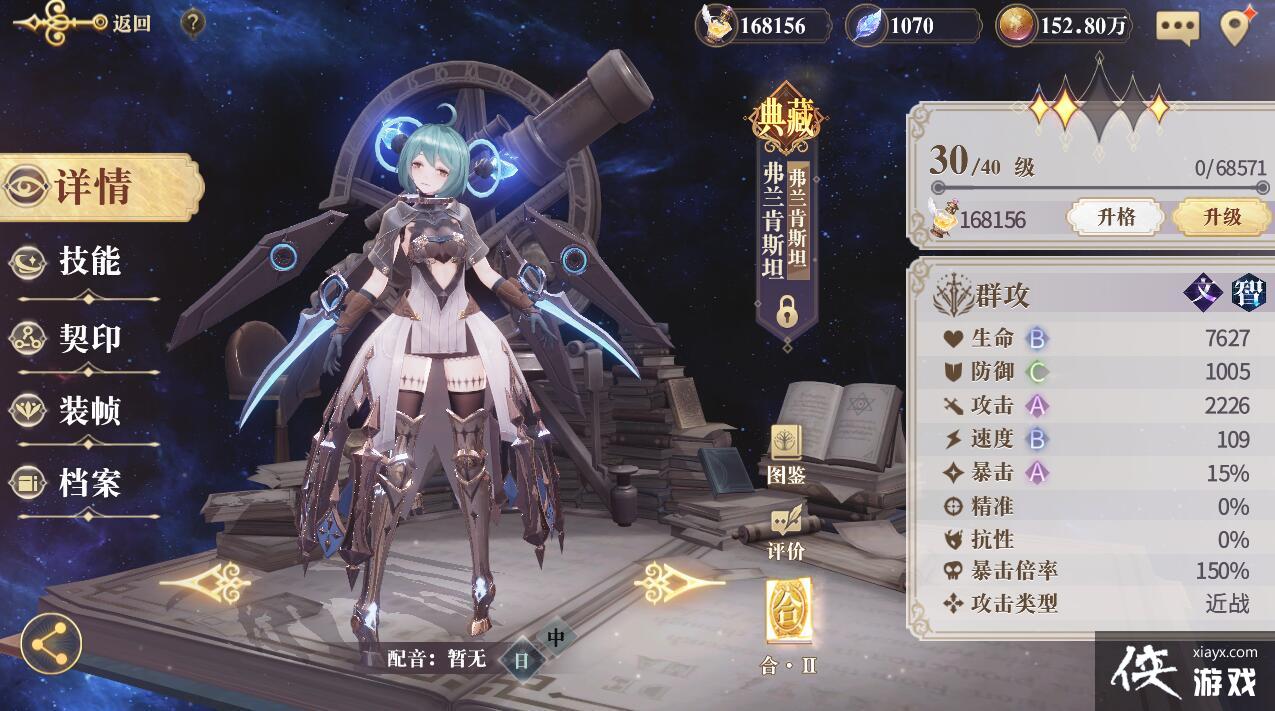Open the 图鉴 illustrated guide
1275x711 pixels.
tap(786, 455)
